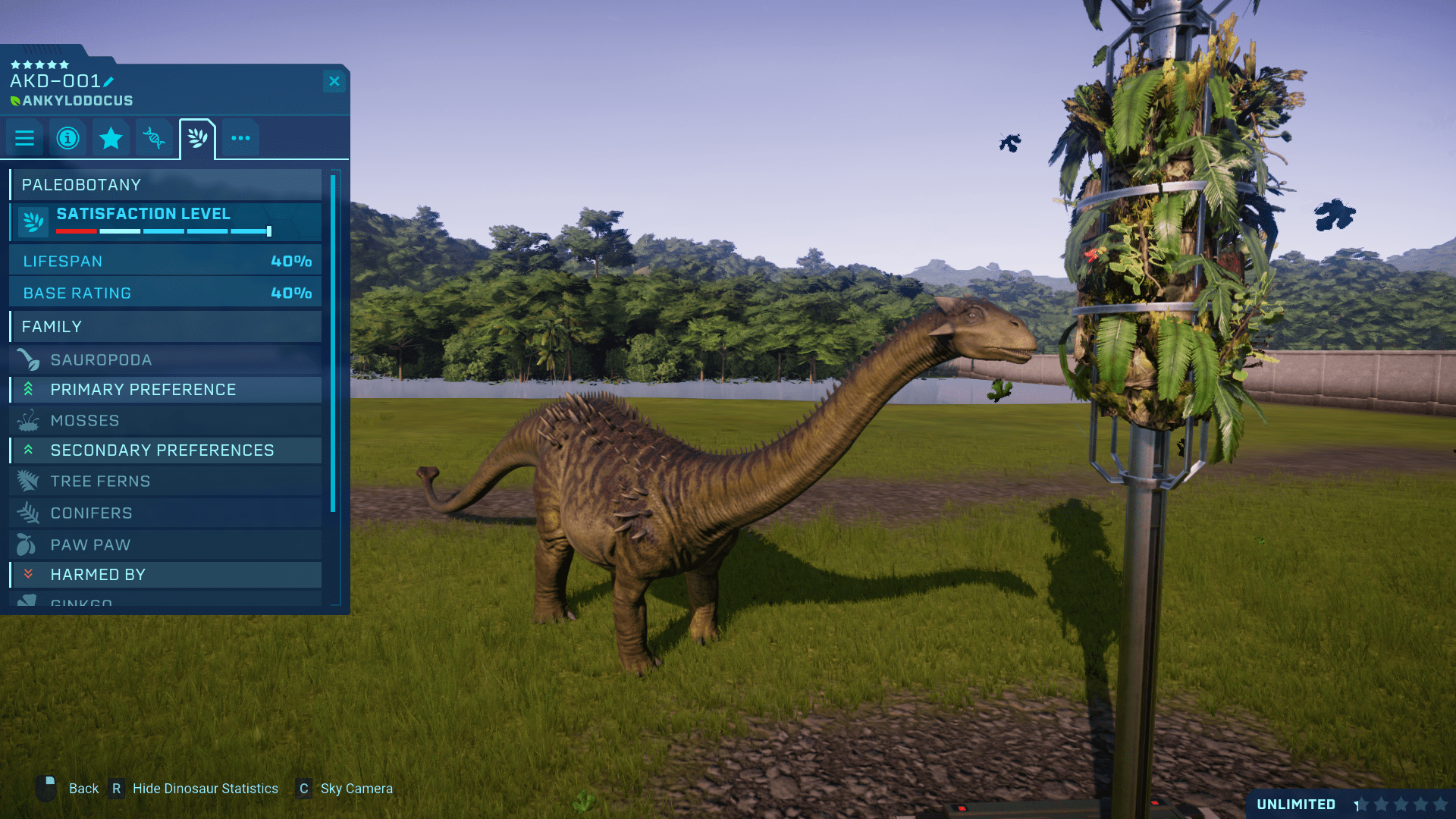Open the star rating tab

pos(111,138)
